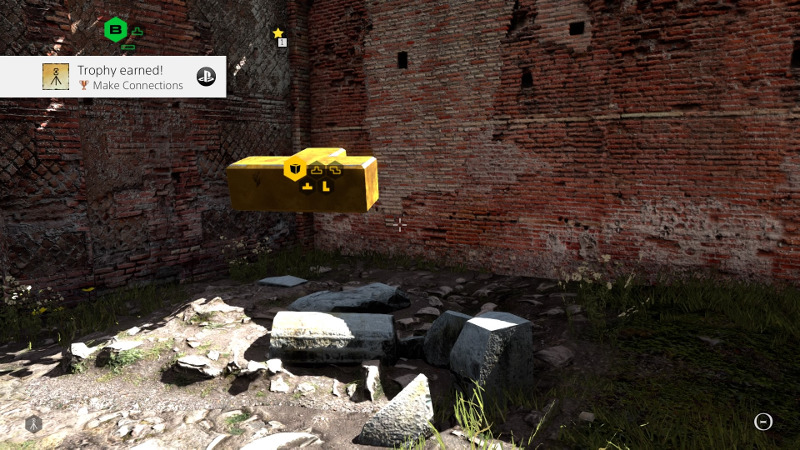This screenshot has width=800, height=450.
Task: Select the green hexagon B puzzle marker
Action: [x=116, y=29]
